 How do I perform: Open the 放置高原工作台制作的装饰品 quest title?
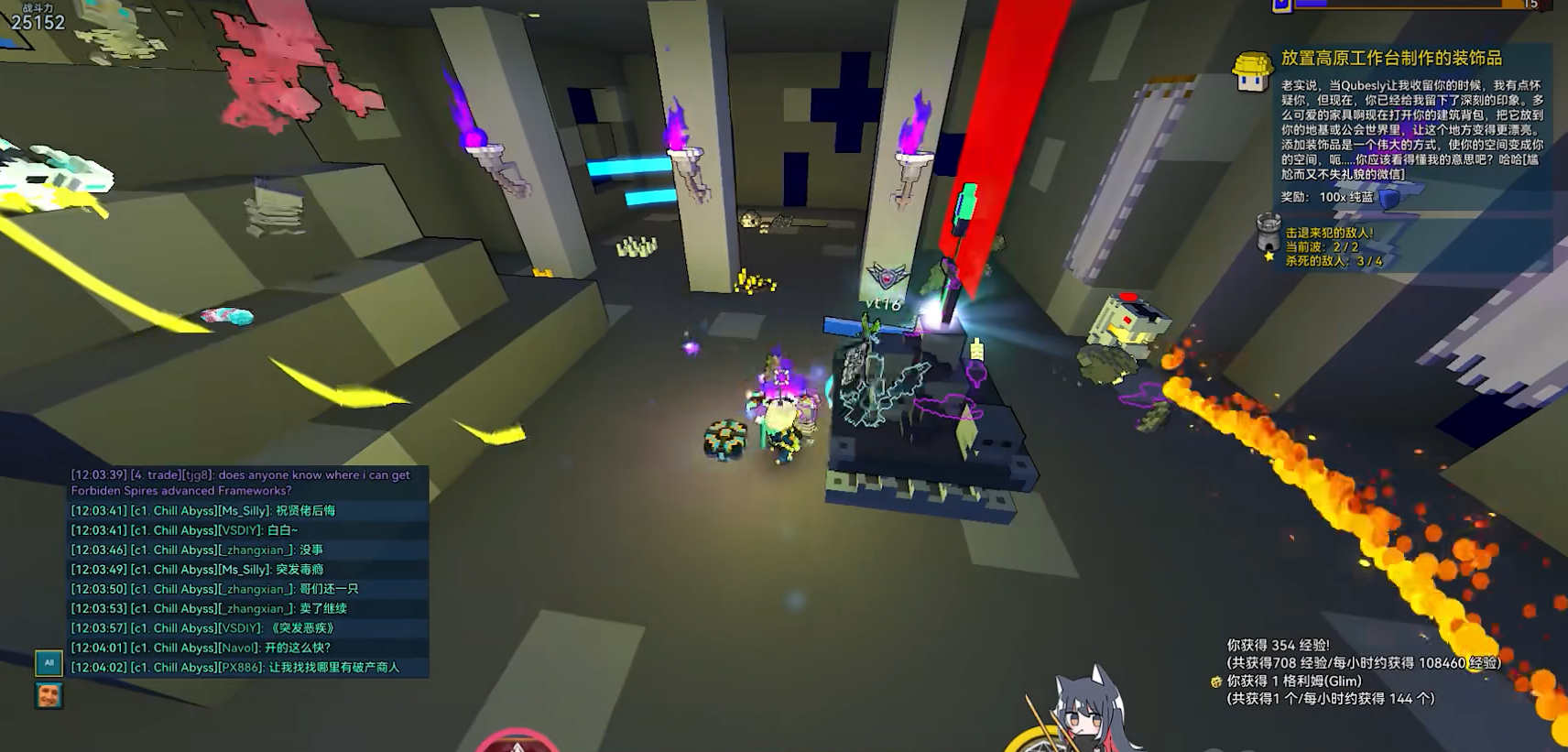tap(1391, 59)
